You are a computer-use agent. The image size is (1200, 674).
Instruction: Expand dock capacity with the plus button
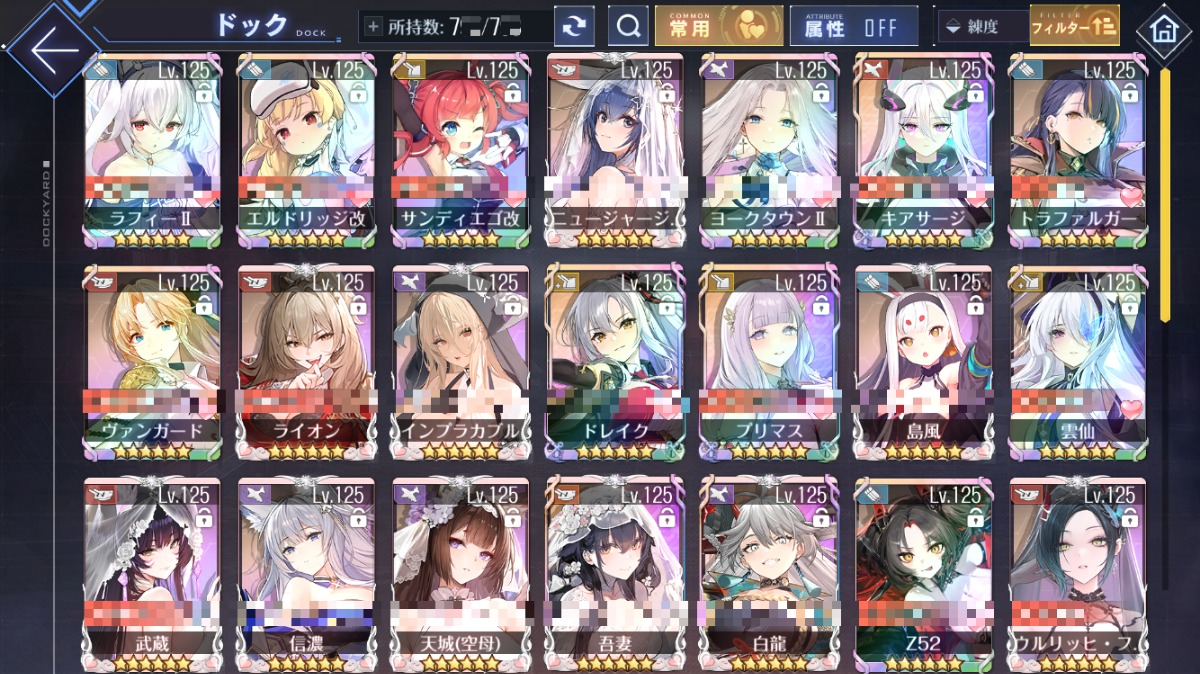(x=374, y=27)
